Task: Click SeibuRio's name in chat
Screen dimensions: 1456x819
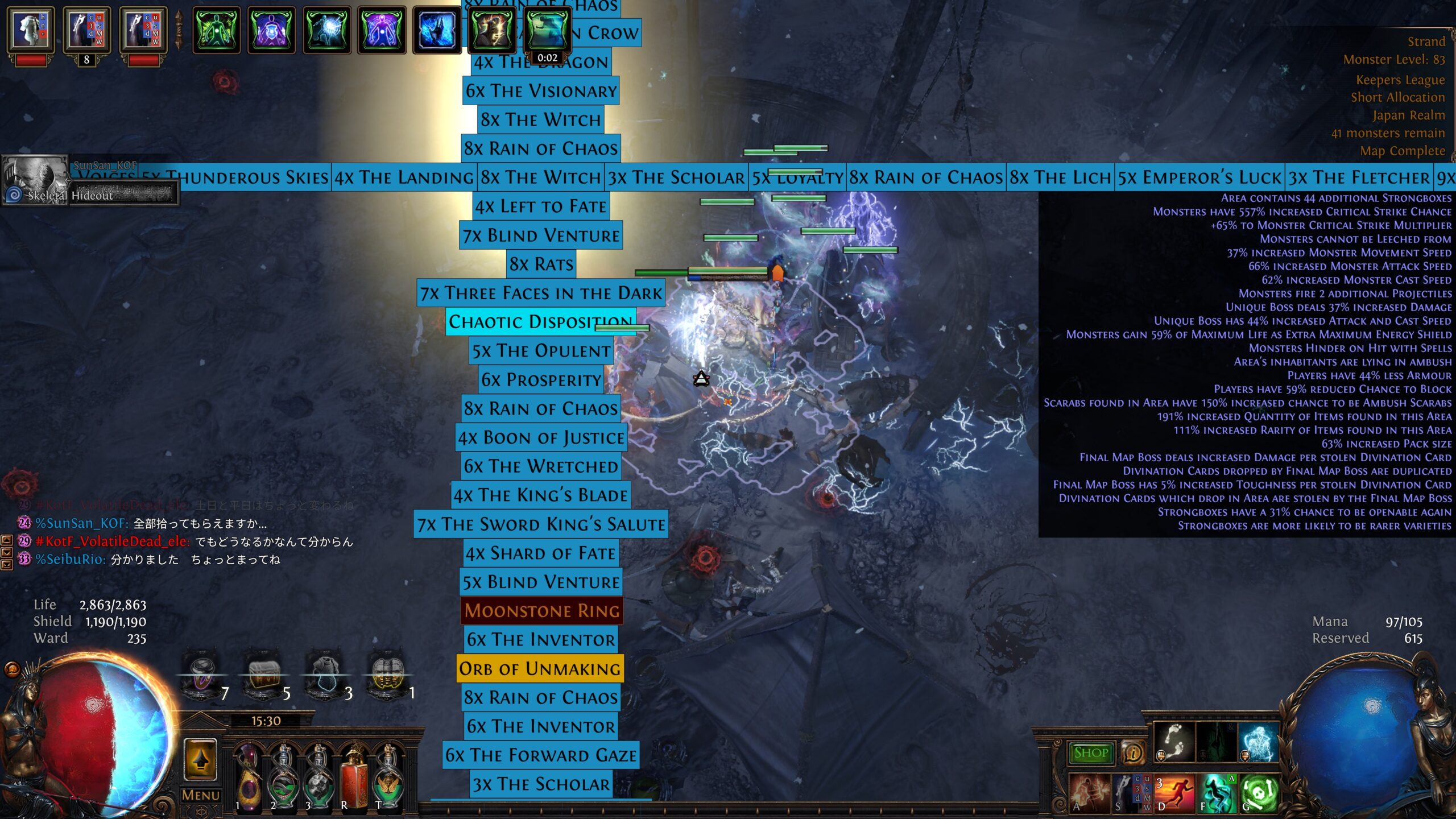Action: coord(69,559)
